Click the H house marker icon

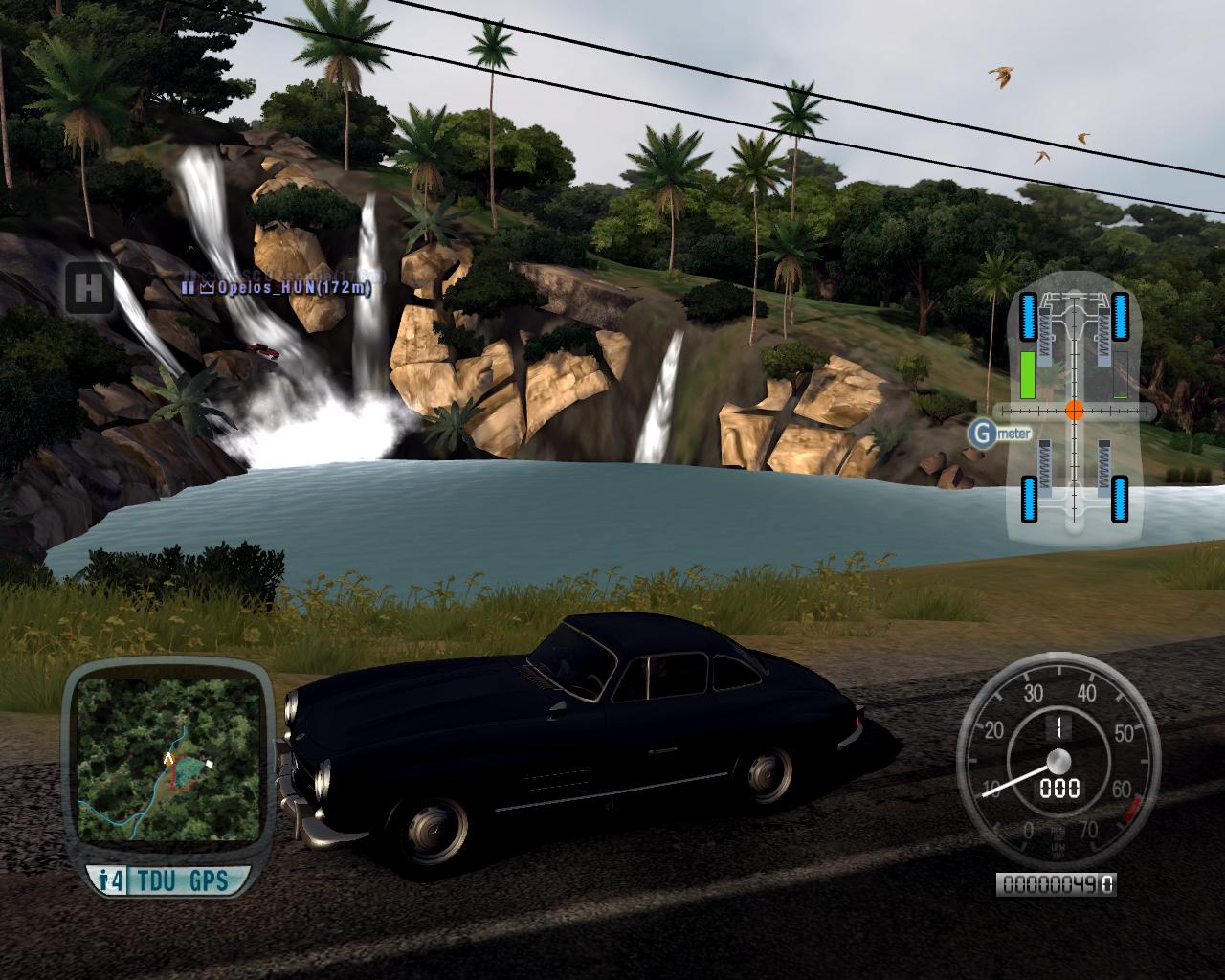pyautogui.click(x=89, y=287)
